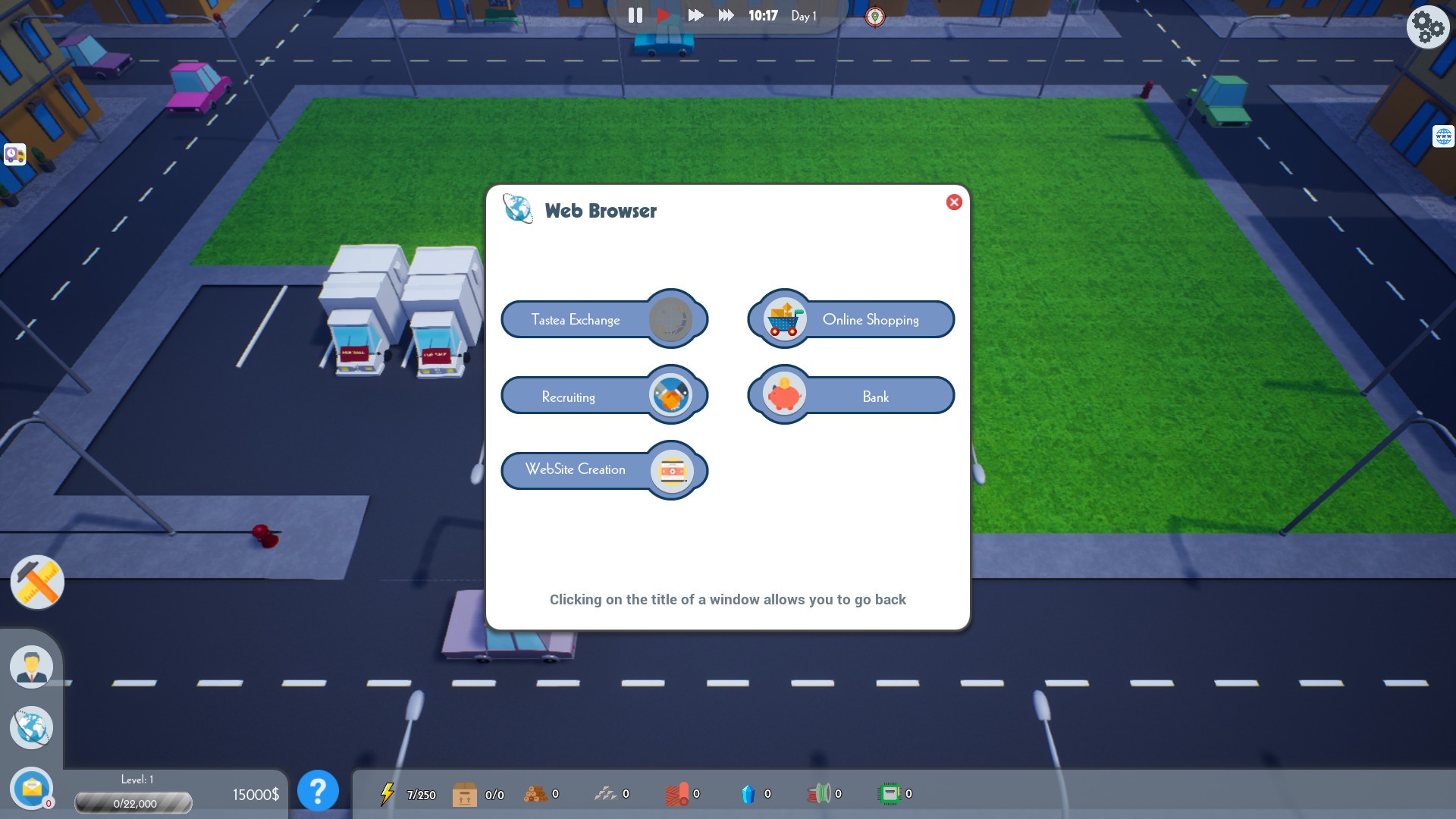Resume play at normal speed

pos(664,14)
